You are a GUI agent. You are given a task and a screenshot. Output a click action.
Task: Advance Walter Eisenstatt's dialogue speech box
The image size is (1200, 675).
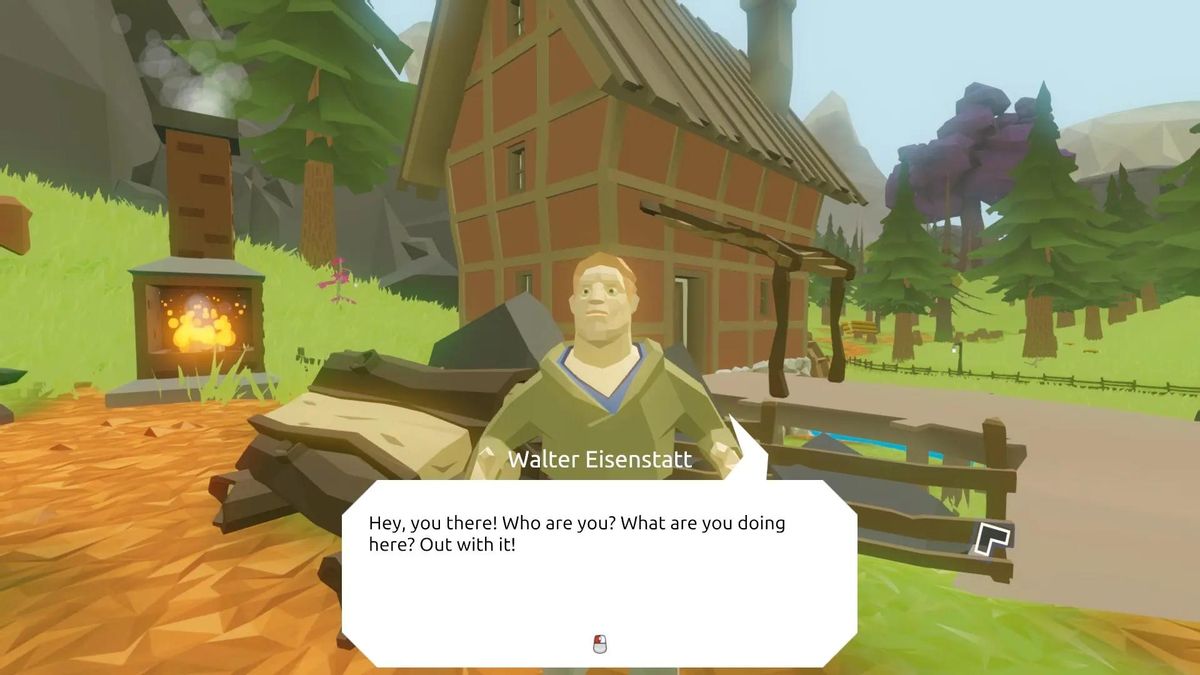pos(599,644)
